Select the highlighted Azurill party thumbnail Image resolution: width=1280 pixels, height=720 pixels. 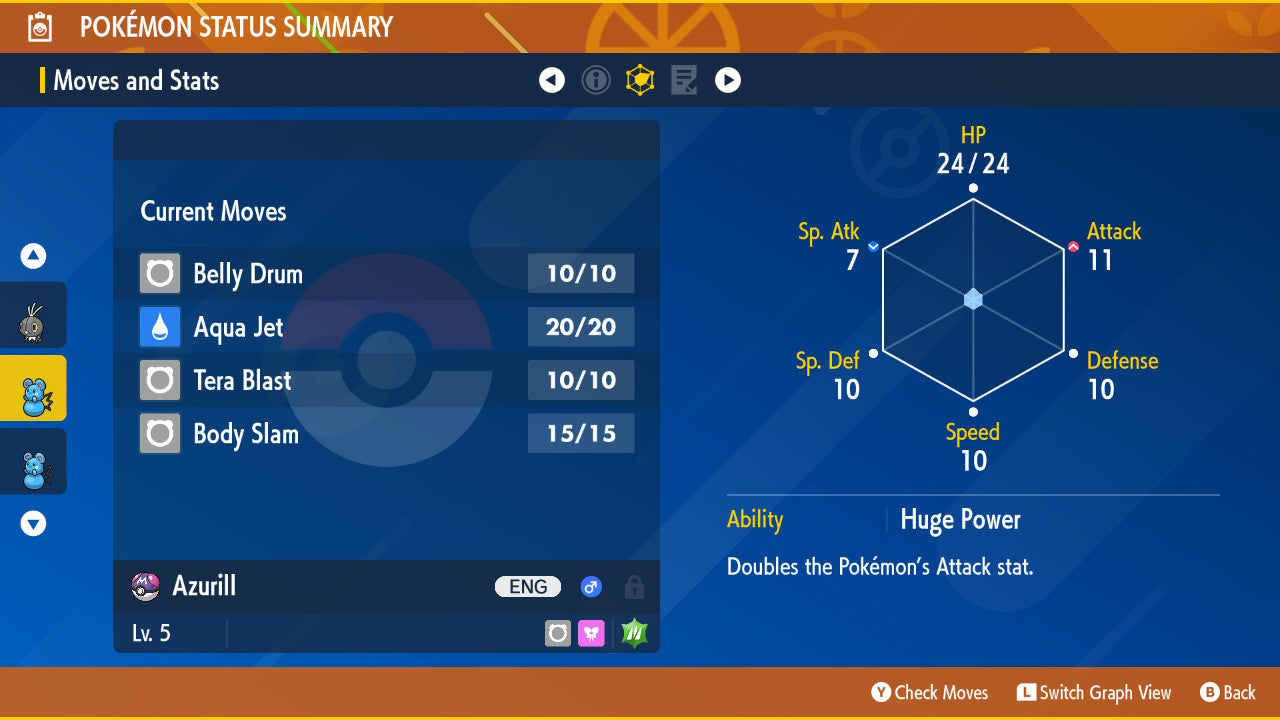[33, 388]
